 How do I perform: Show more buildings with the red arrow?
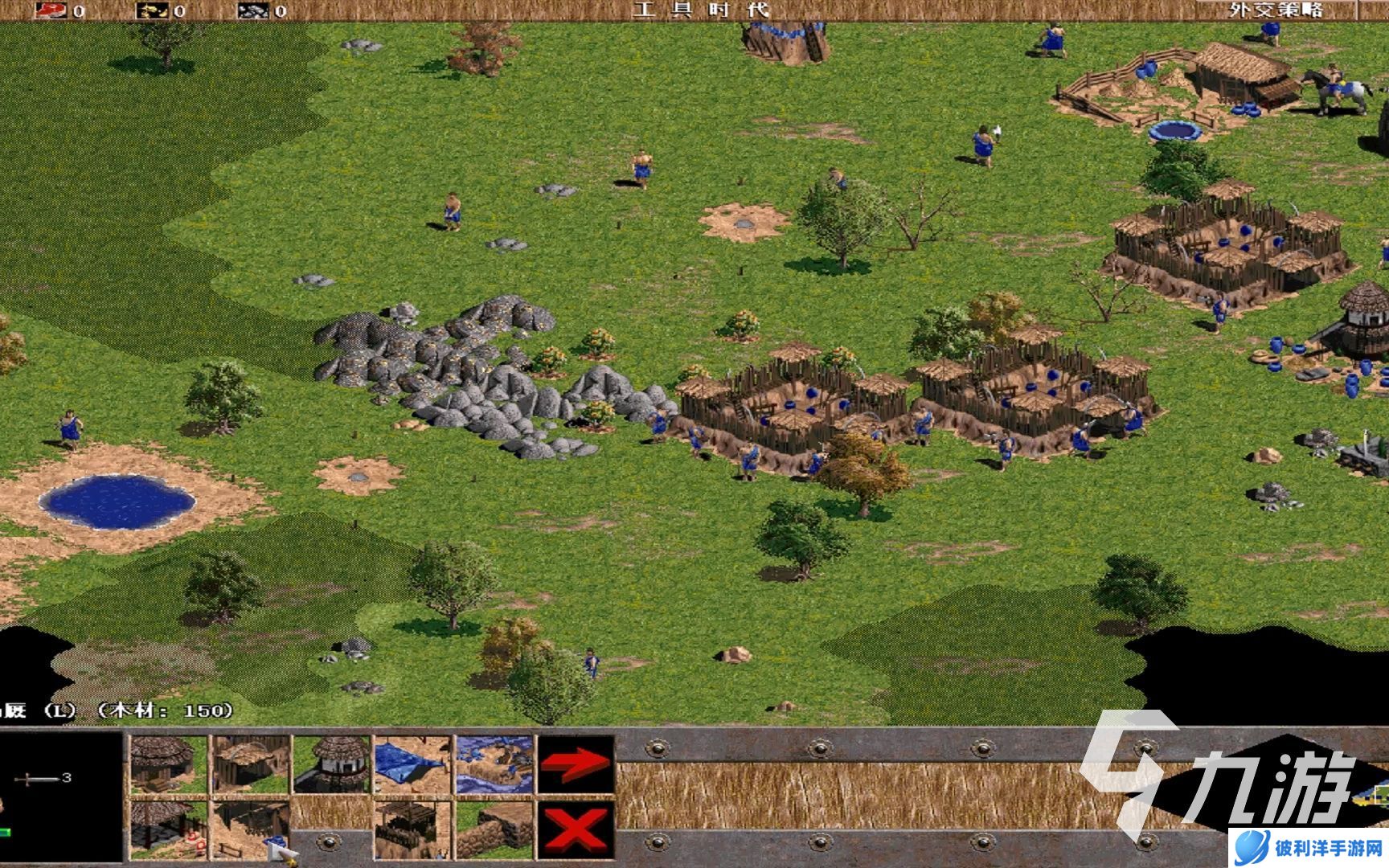(x=576, y=764)
